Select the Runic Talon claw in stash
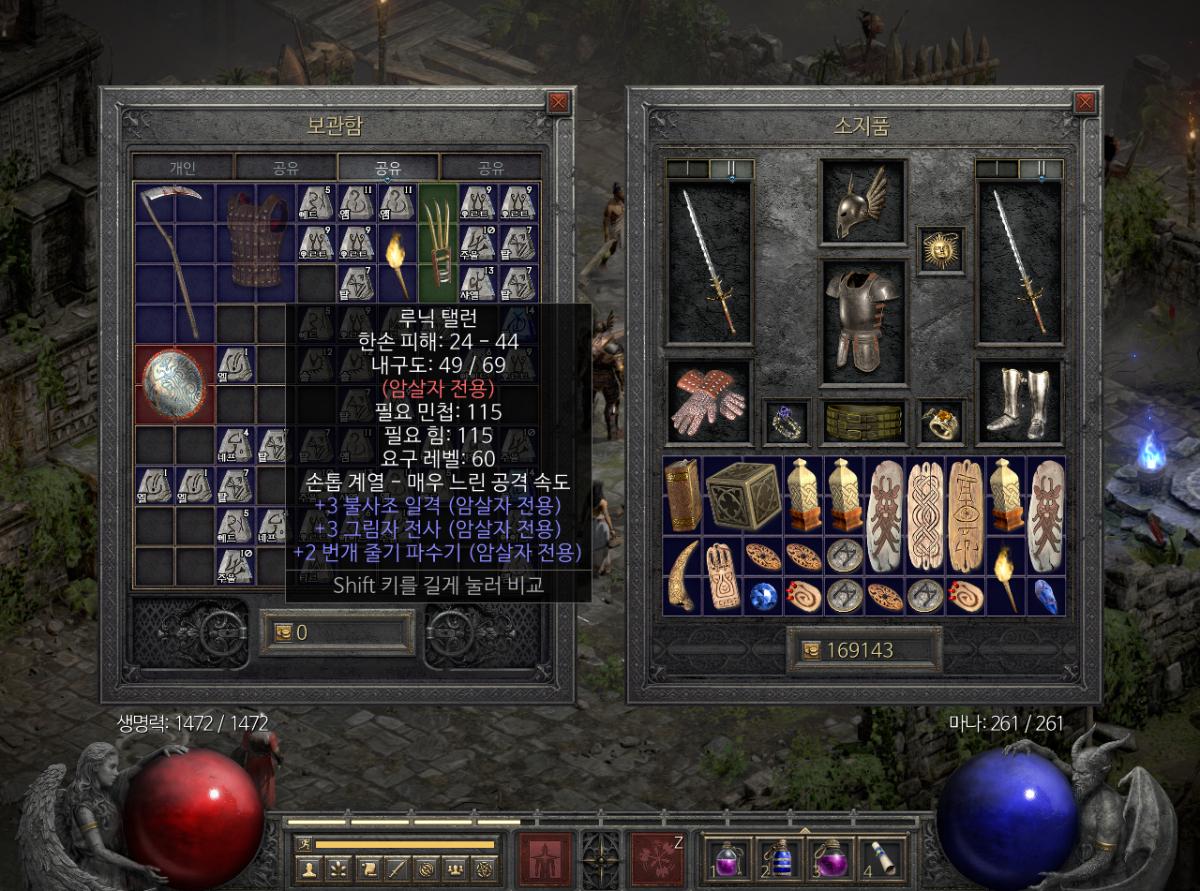The width and height of the screenshot is (1200, 891). pos(436,242)
